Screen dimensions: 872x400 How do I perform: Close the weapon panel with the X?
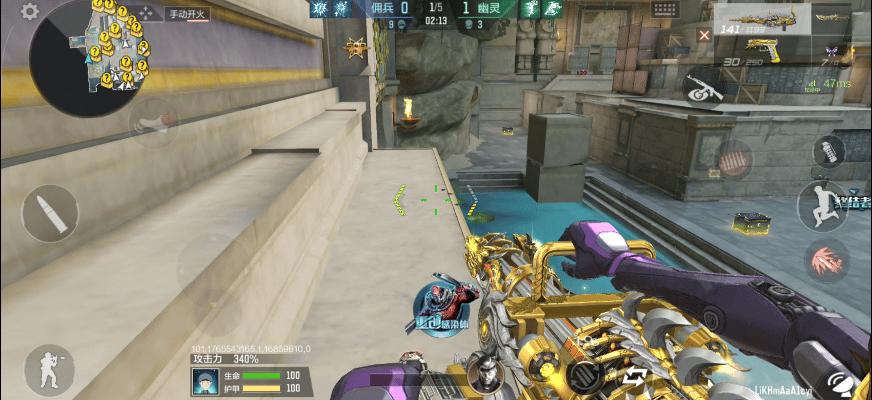coord(705,35)
